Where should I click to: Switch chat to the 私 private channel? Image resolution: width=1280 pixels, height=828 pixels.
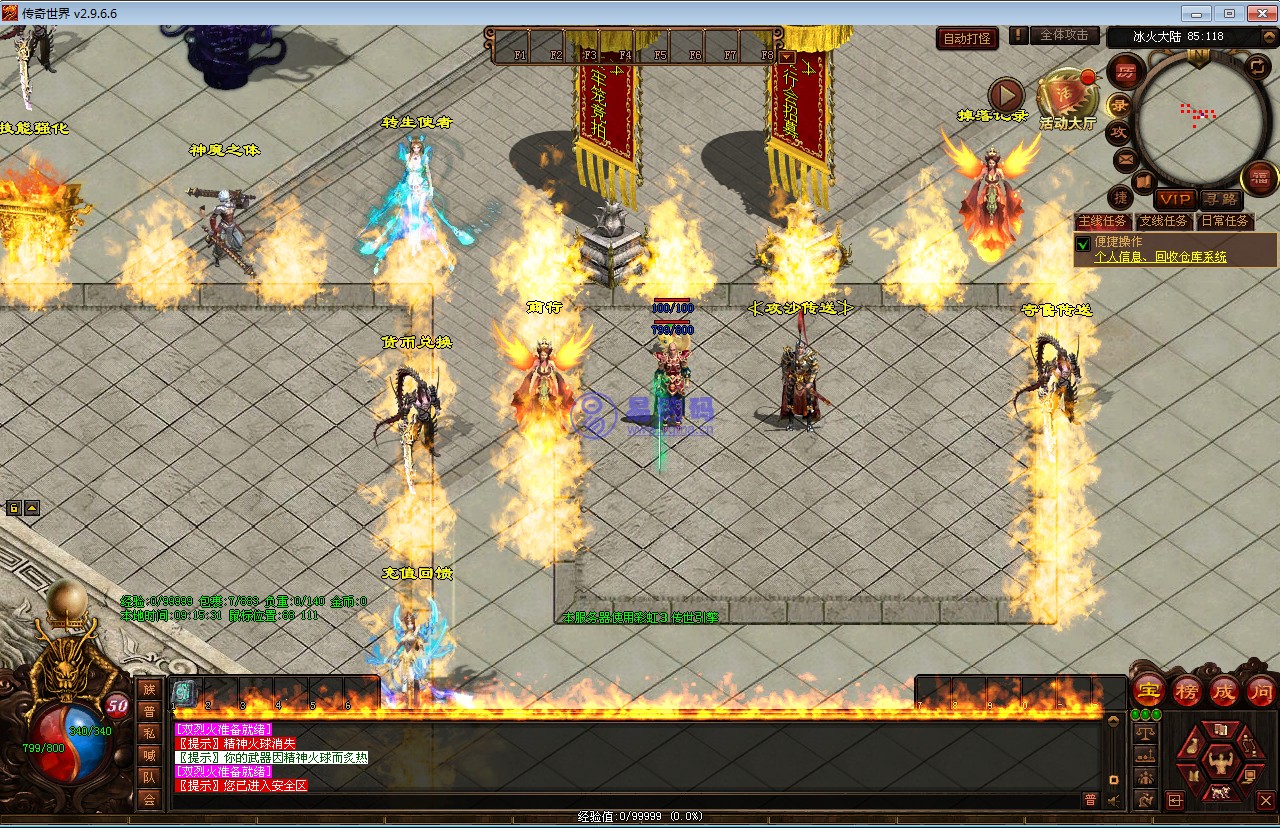pos(149,732)
